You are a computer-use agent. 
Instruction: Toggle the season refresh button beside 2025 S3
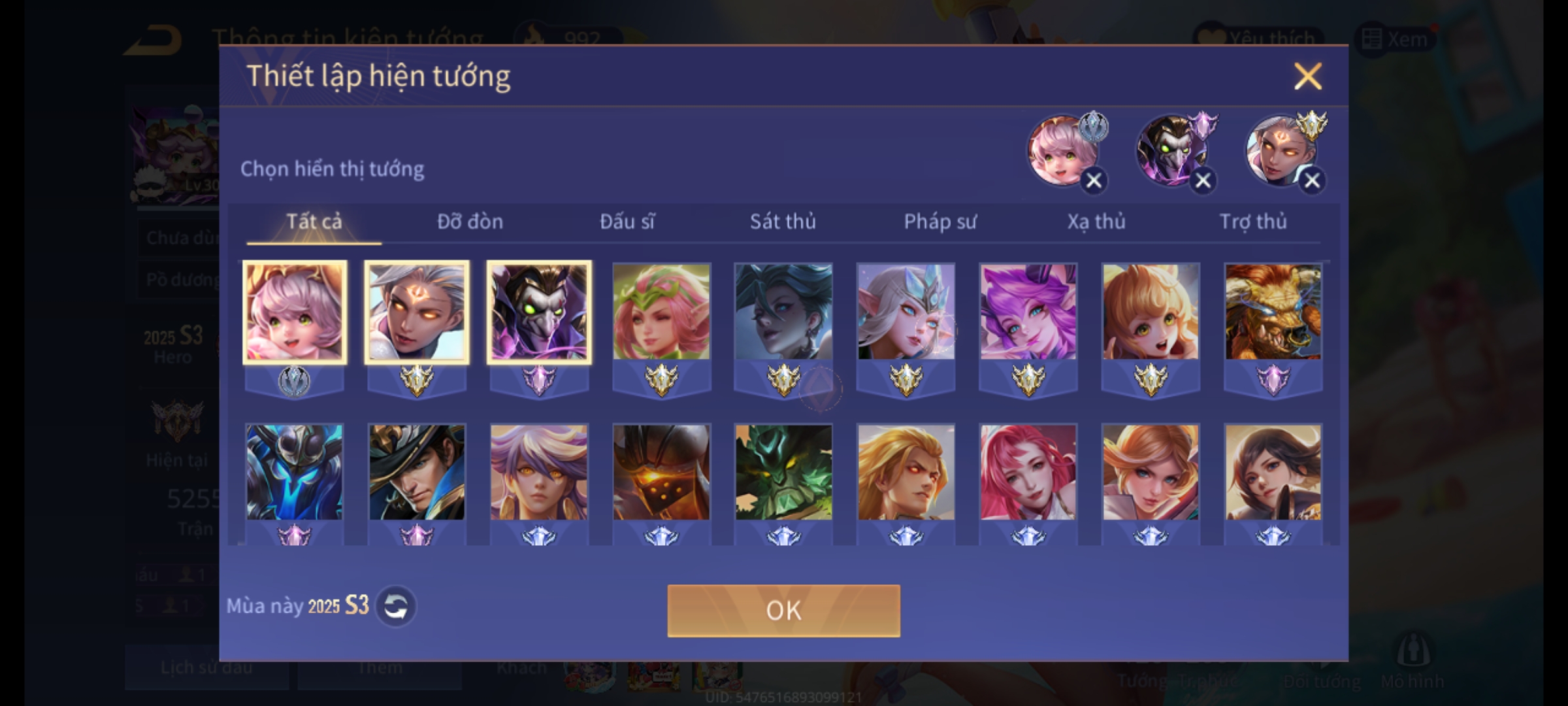click(x=396, y=607)
